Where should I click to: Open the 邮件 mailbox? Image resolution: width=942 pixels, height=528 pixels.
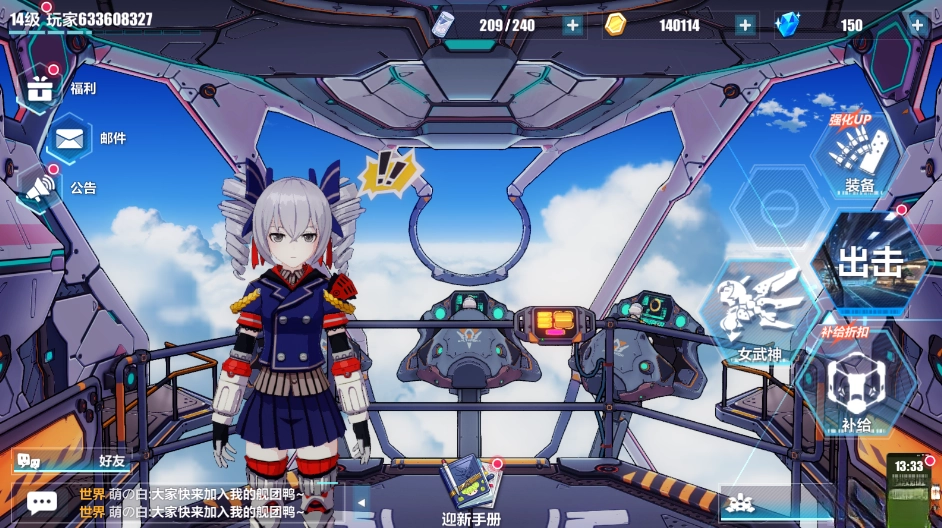(x=69, y=138)
